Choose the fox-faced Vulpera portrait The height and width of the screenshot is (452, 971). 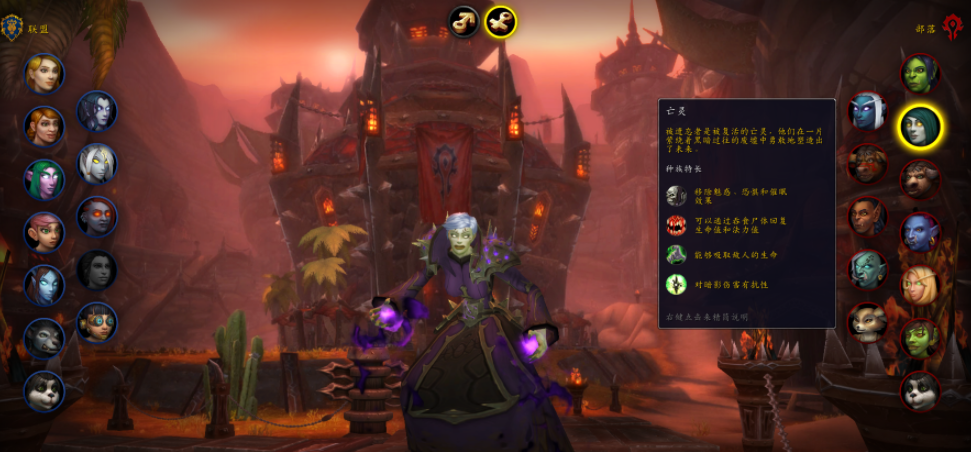pyautogui.click(x=867, y=322)
